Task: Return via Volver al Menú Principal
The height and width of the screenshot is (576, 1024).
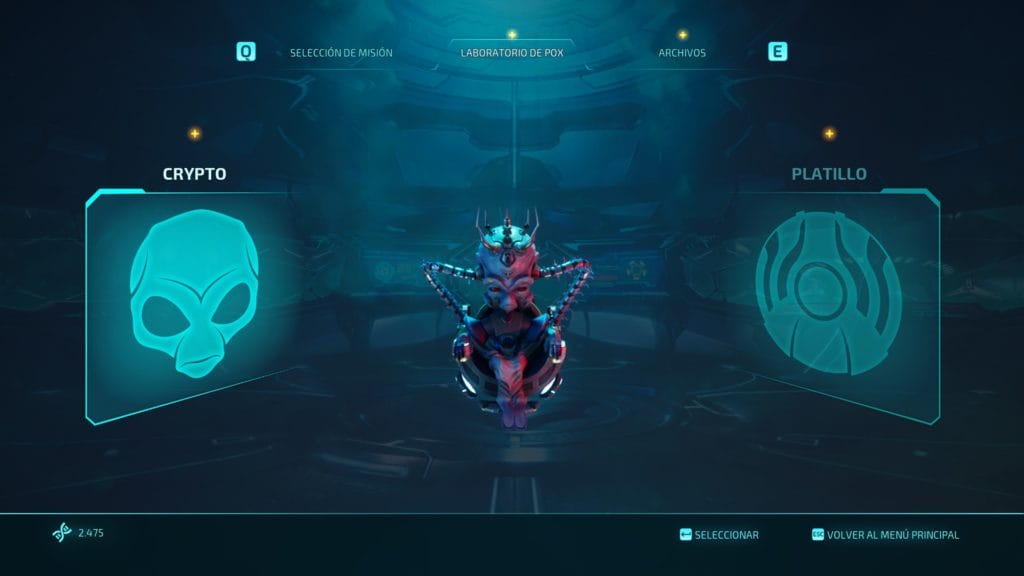Action: pyautogui.click(x=885, y=535)
